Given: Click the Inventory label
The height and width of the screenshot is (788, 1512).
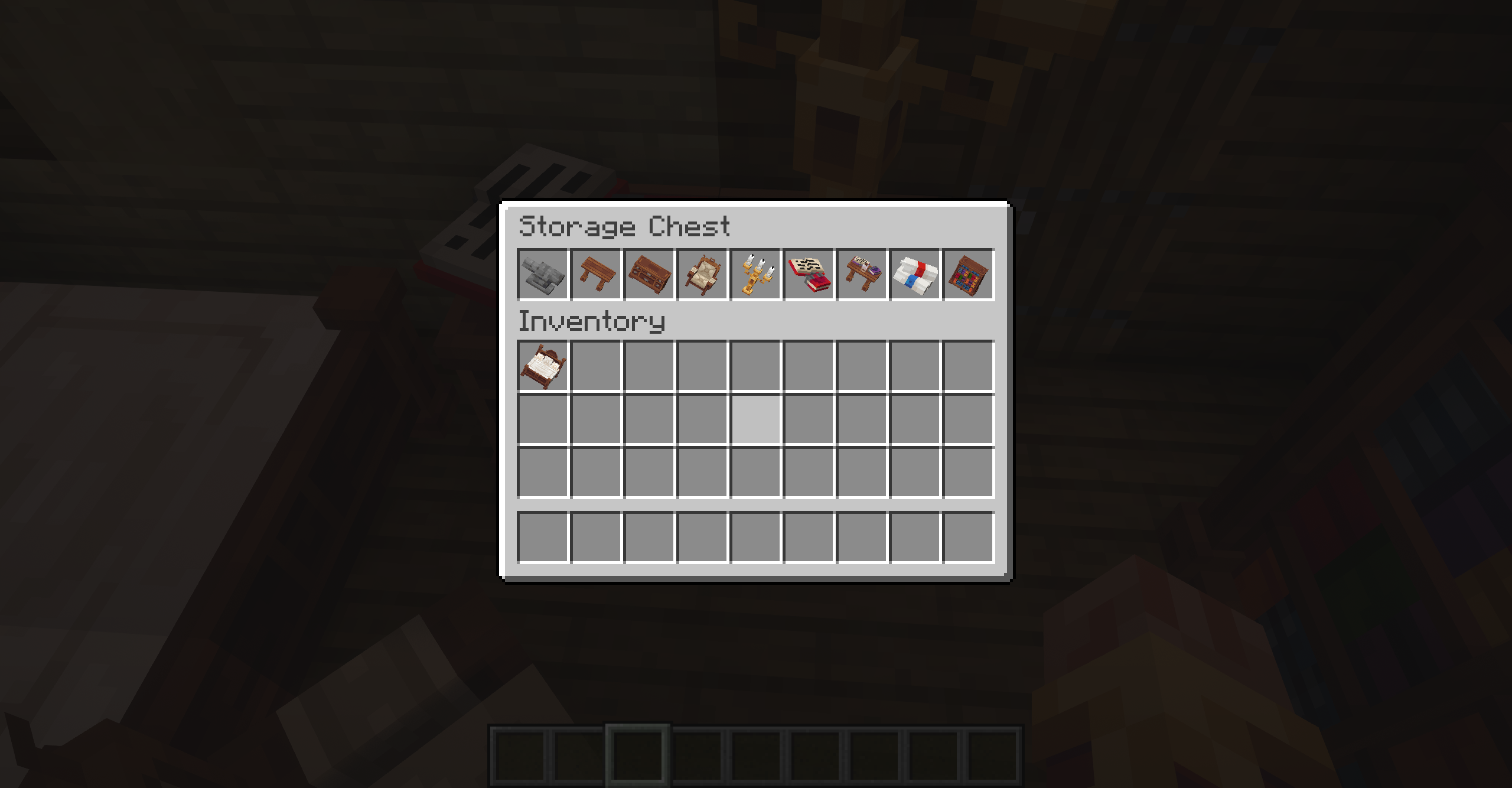Looking at the screenshot, I should point(591,322).
